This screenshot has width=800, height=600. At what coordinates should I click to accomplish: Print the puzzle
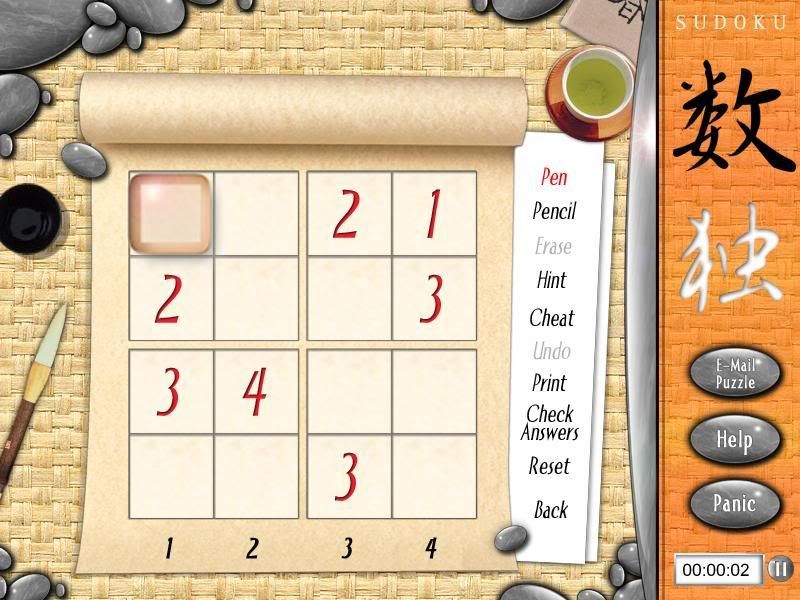(550, 383)
